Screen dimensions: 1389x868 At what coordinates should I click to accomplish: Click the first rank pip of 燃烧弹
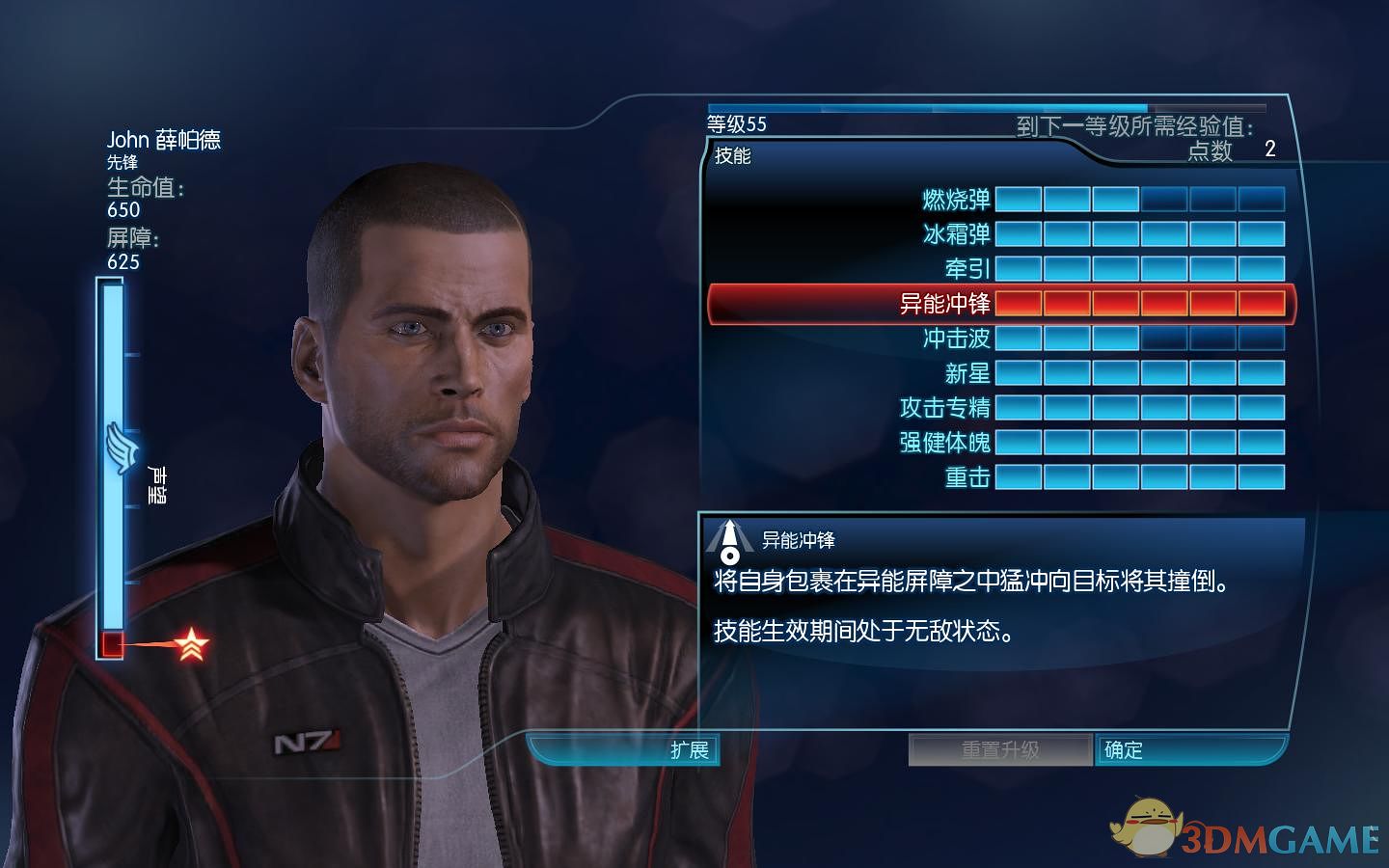1018,198
